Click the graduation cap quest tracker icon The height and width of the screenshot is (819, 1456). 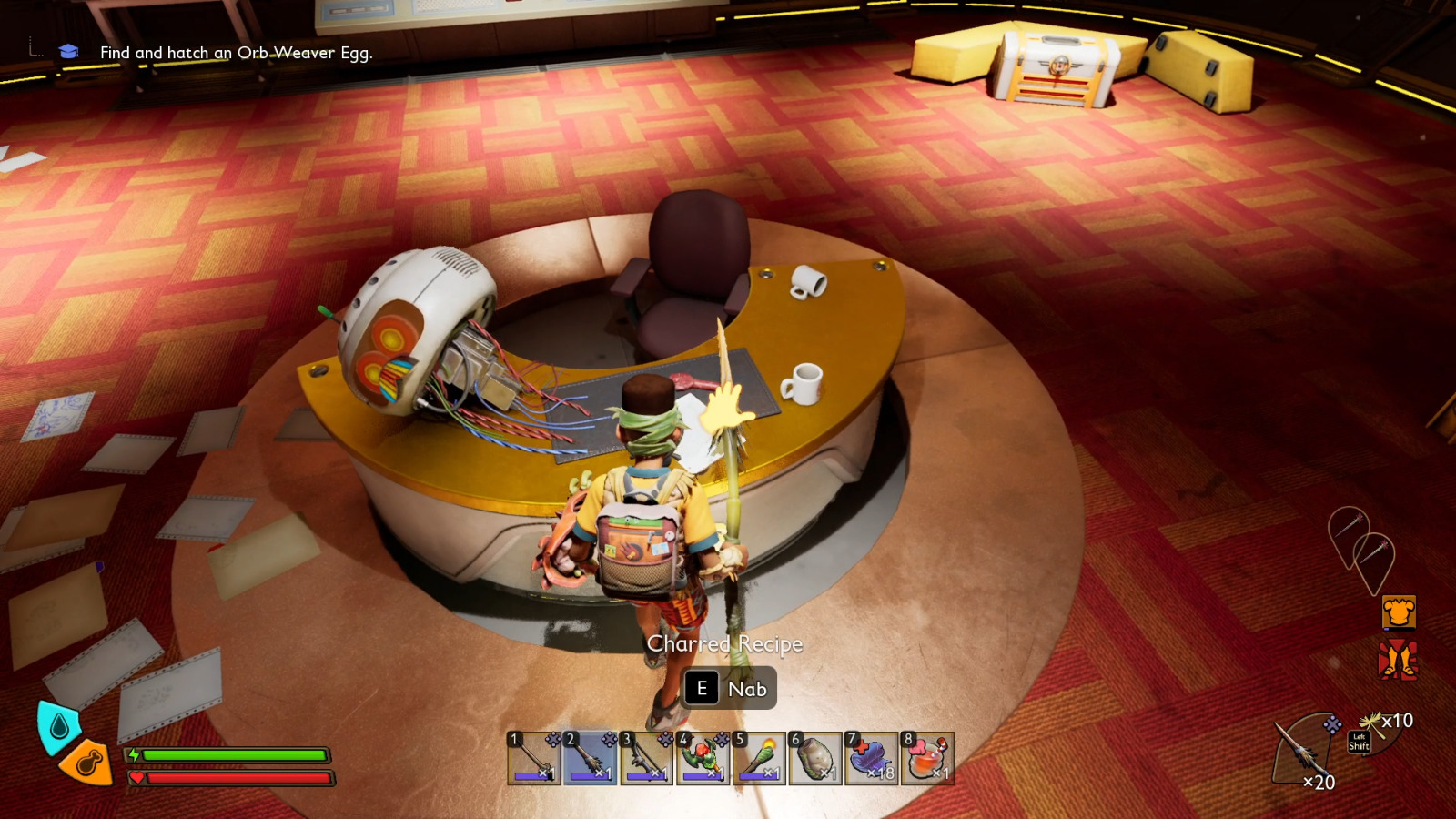68,53
